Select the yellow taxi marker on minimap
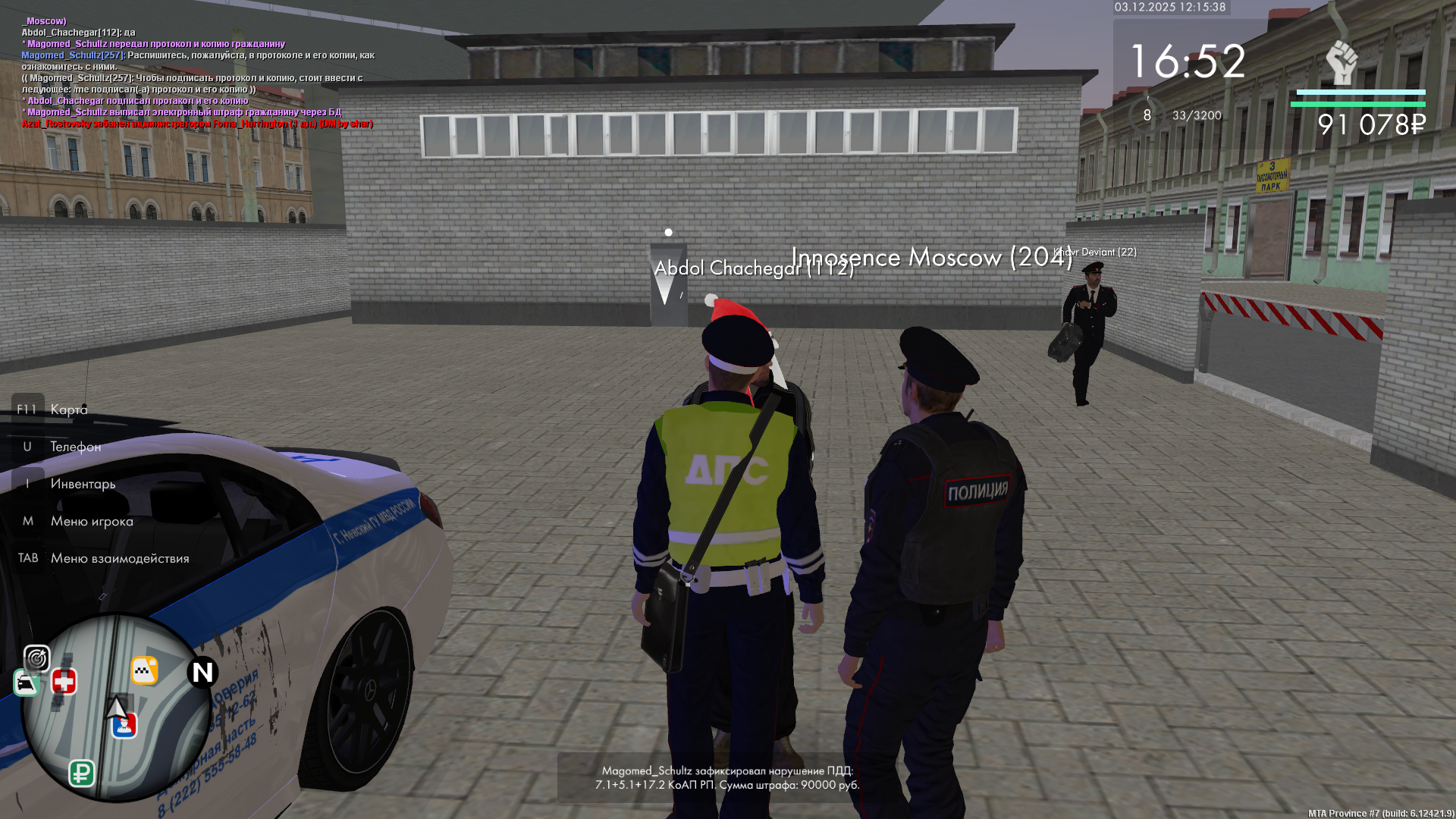This screenshot has width=1456, height=819. click(144, 670)
